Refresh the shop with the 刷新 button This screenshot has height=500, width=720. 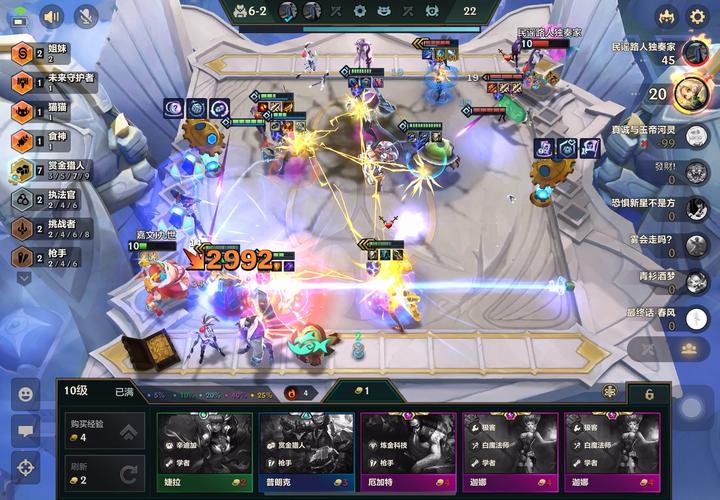click(102, 473)
